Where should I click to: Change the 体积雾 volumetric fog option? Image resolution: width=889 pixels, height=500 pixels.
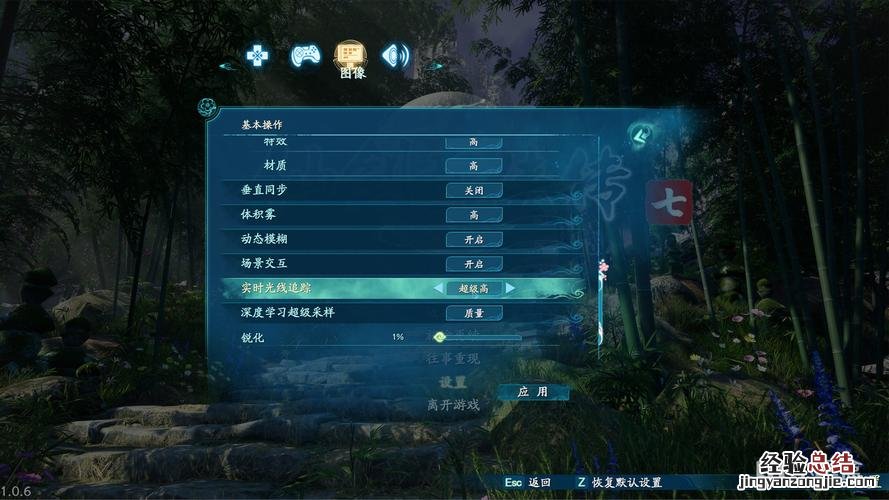tap(473, 215)
